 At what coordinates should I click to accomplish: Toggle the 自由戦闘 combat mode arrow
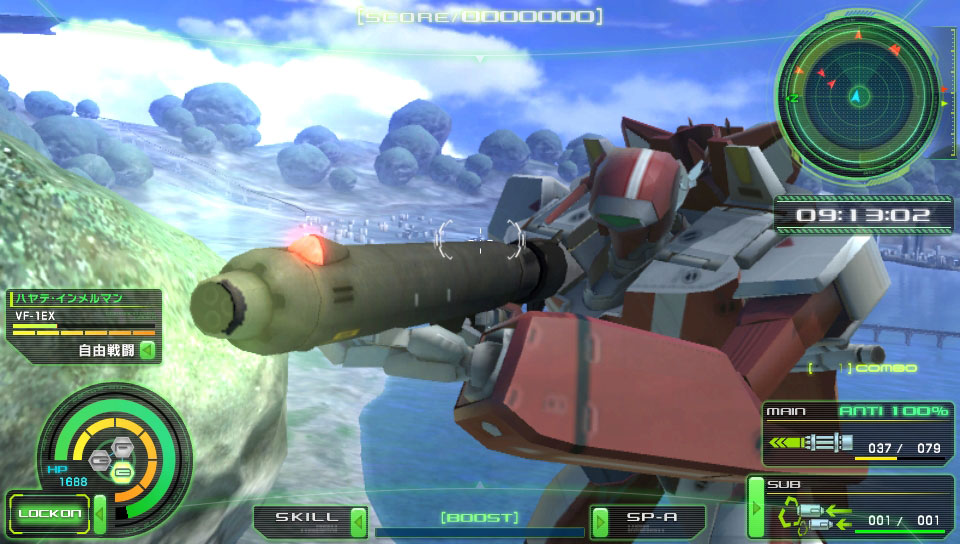(x=147, y=350)
